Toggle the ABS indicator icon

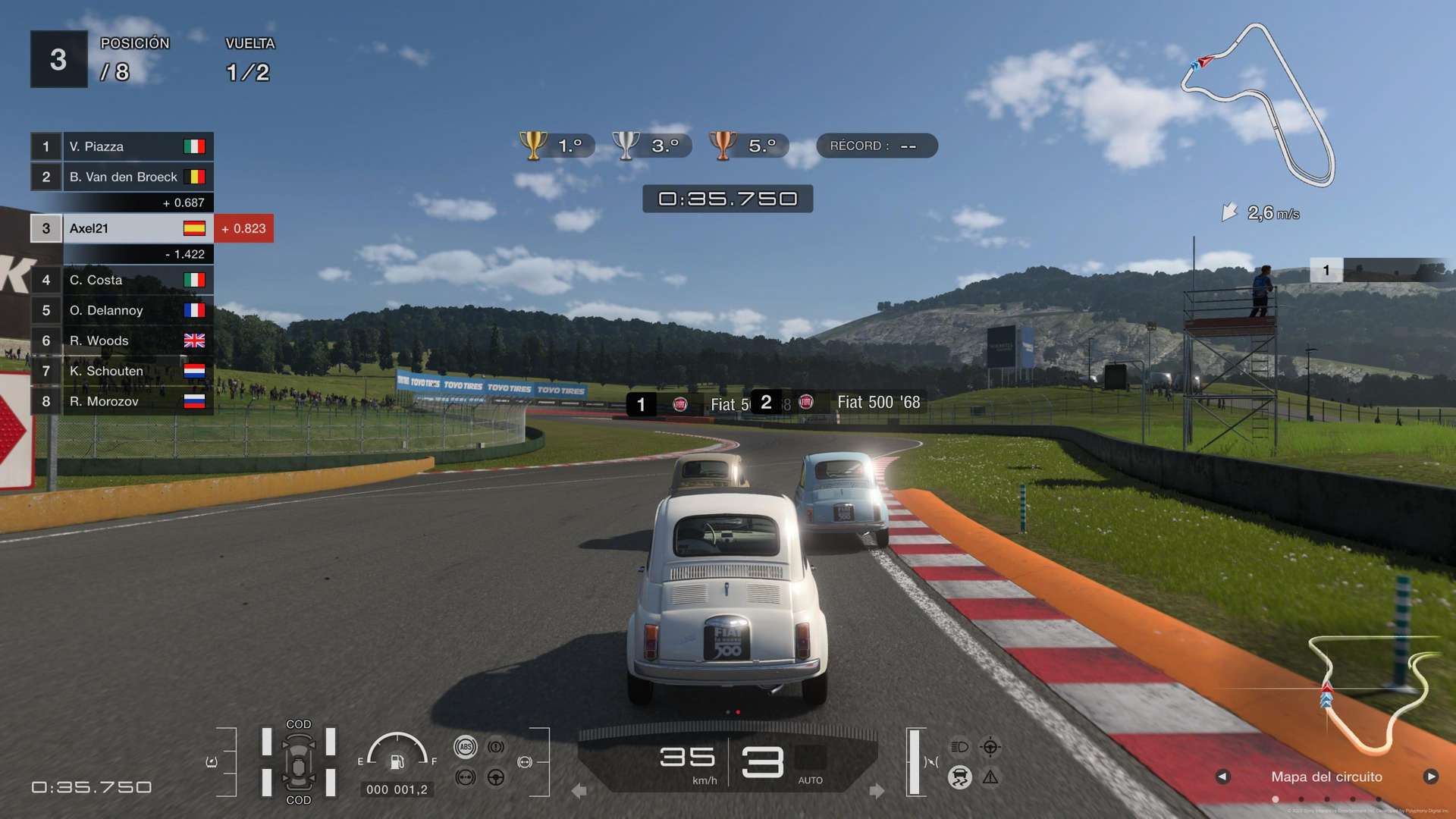point(466,747)
